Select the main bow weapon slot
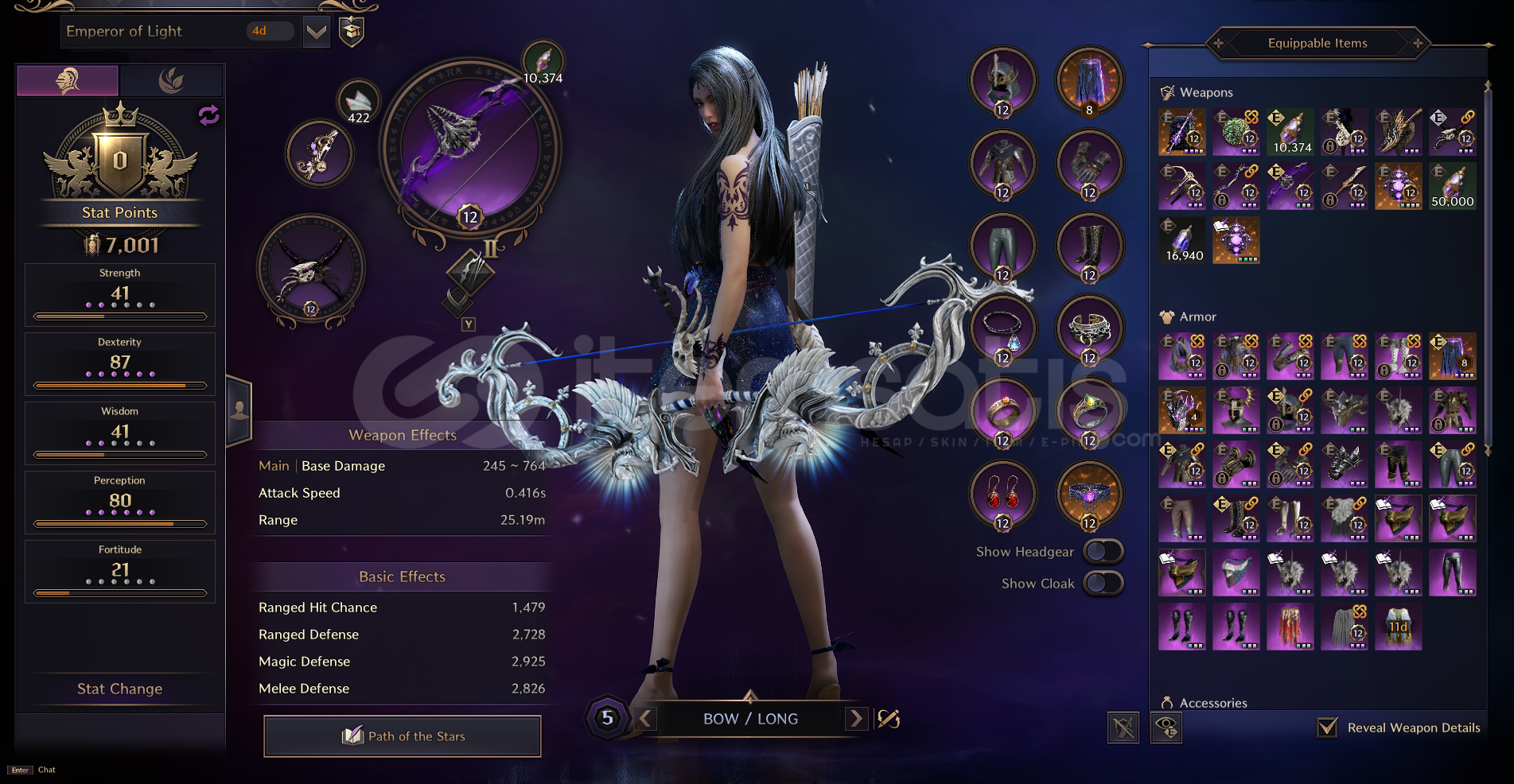Screen dimensions: 1514x784 click(470, 149)
